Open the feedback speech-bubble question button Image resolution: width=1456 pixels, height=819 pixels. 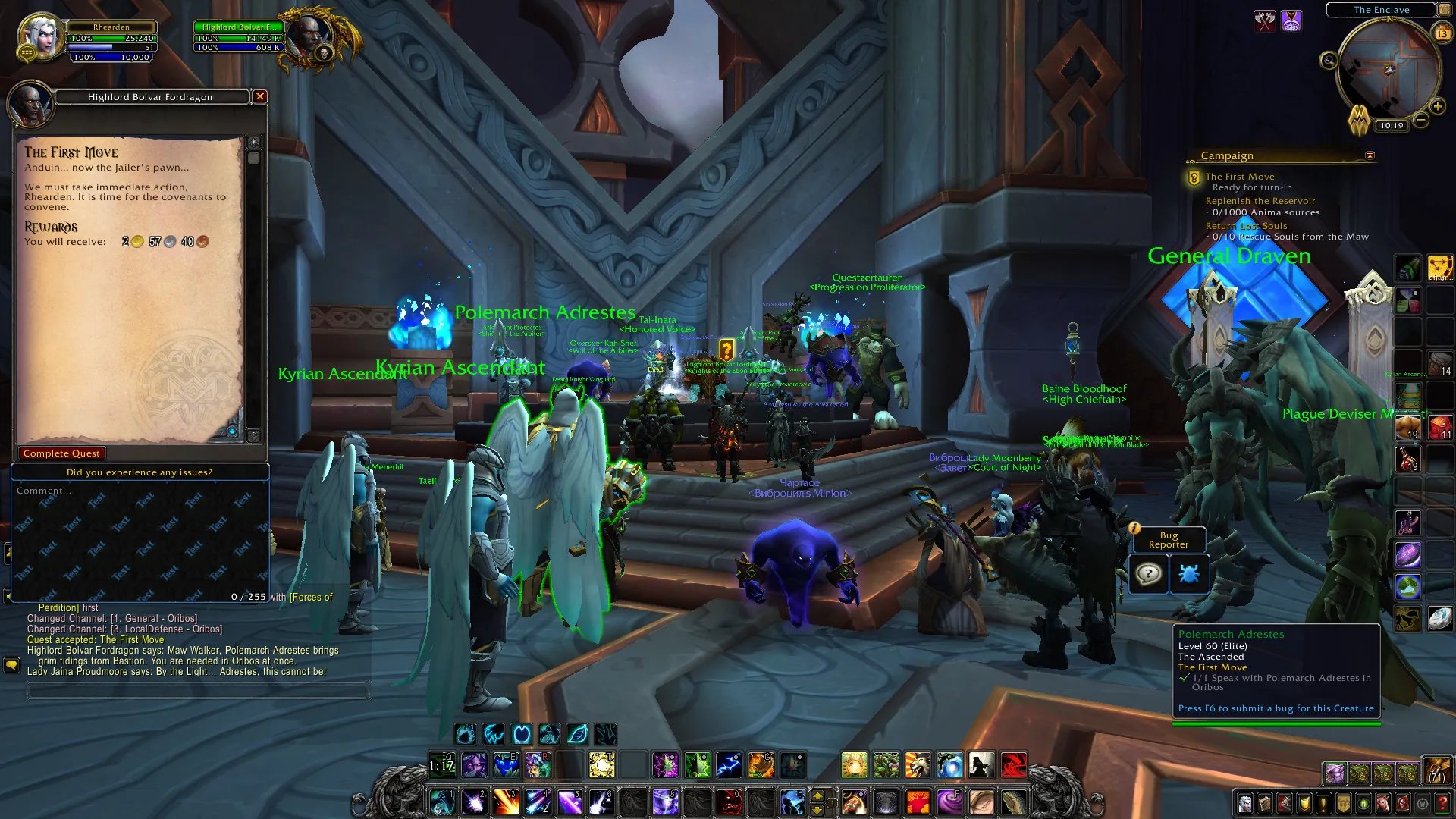(x=1148, y=574)
